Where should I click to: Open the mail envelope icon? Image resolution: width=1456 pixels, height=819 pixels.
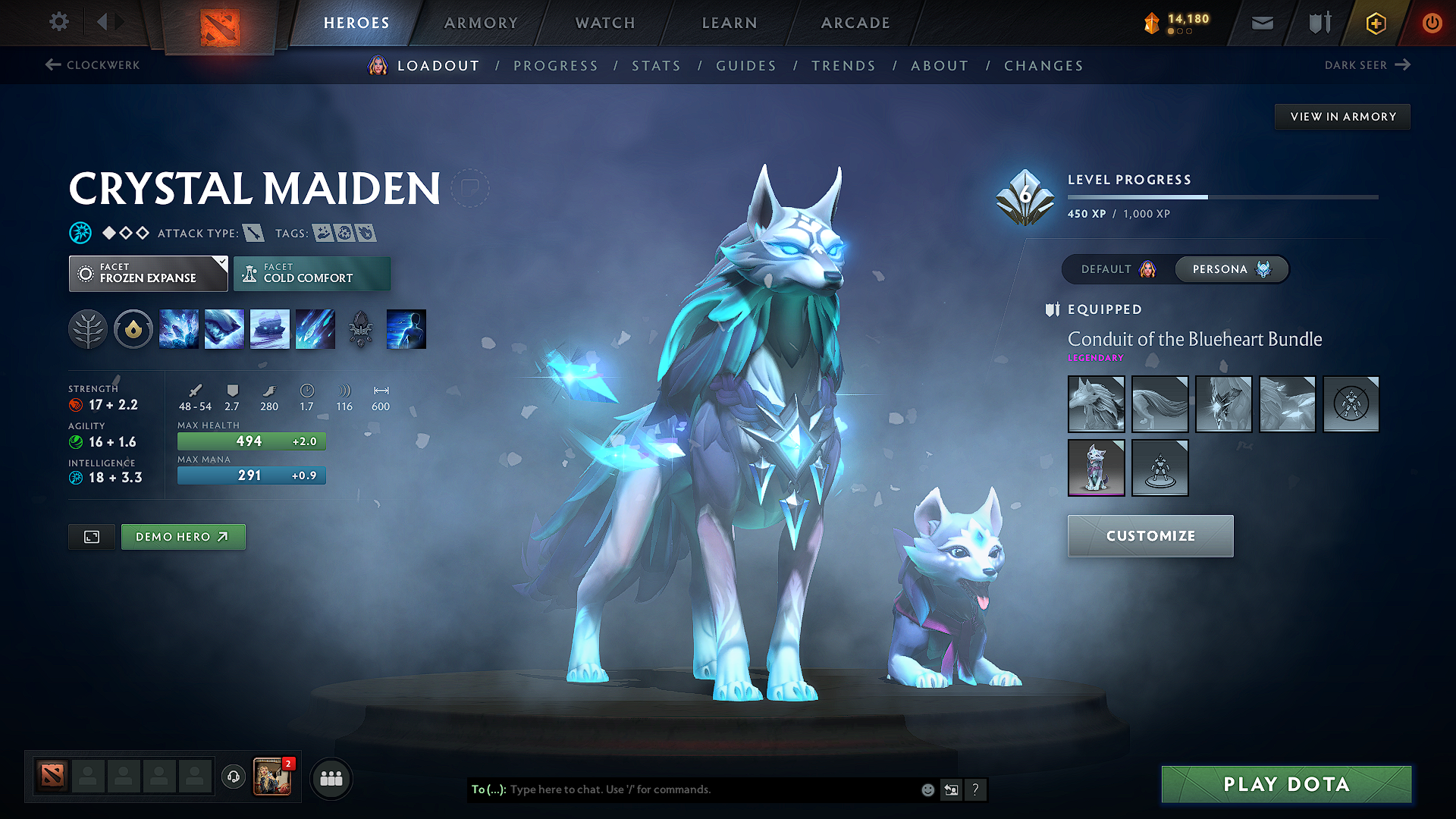click(x=1262, y=23)
